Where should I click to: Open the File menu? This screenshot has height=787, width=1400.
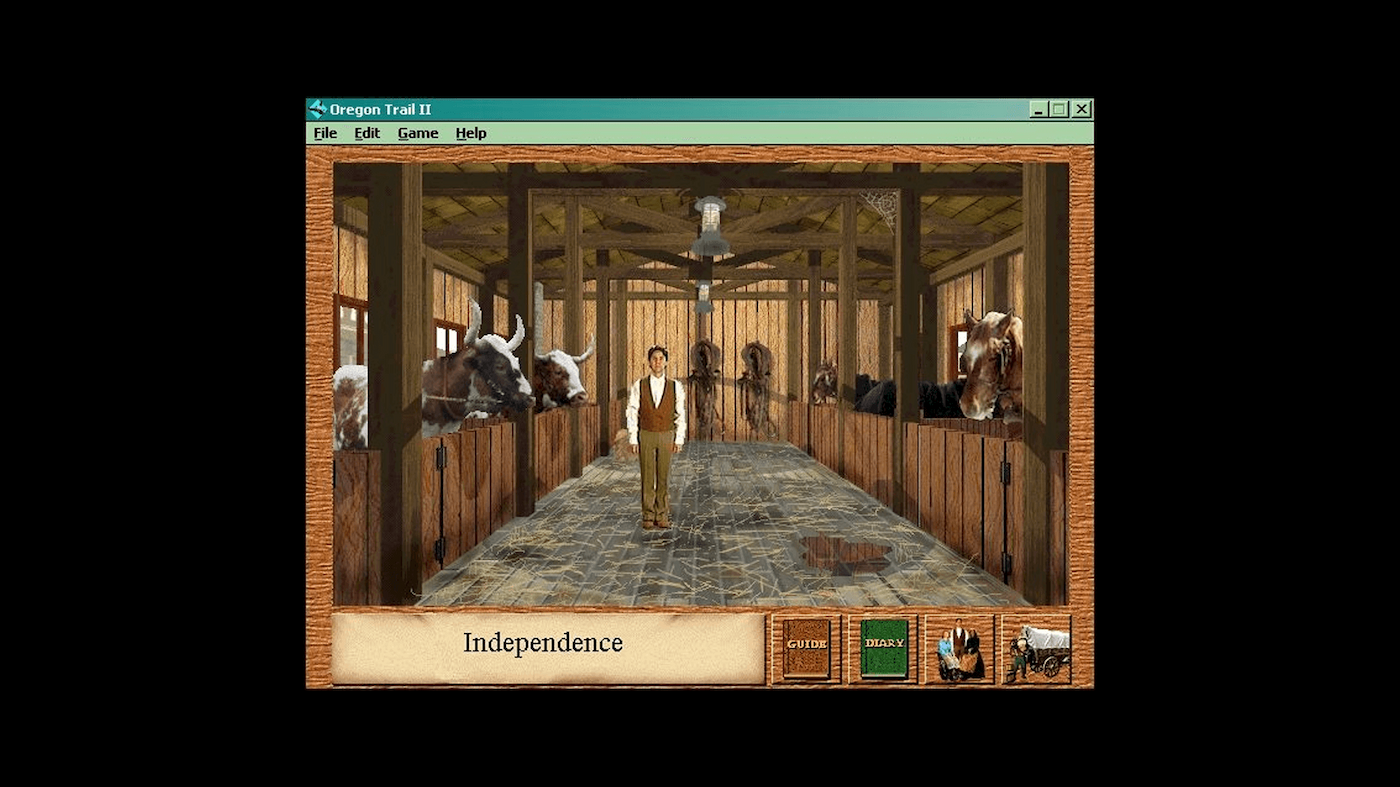coord(324,132)
